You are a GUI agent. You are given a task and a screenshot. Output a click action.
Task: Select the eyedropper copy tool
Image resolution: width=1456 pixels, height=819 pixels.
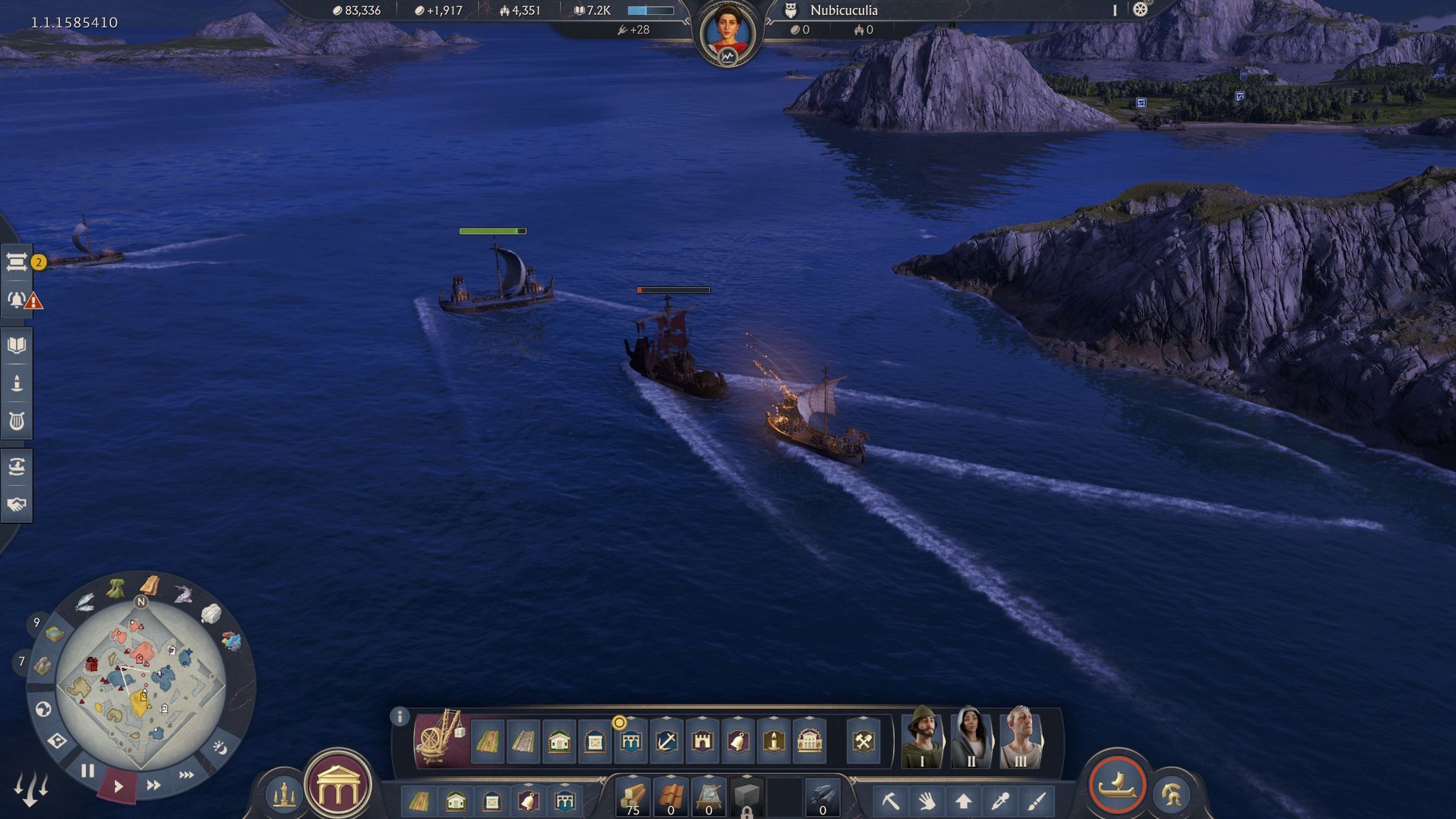[x=999, y=800]
